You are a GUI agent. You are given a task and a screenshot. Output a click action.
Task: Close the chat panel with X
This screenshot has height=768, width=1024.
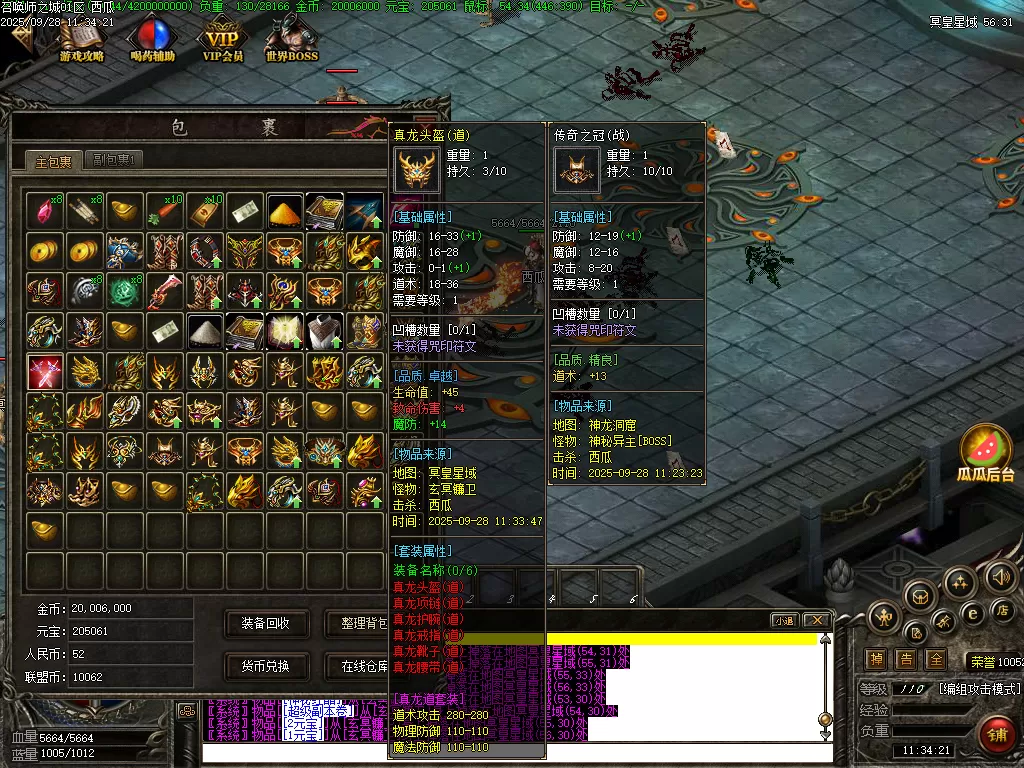coord(816,621)
